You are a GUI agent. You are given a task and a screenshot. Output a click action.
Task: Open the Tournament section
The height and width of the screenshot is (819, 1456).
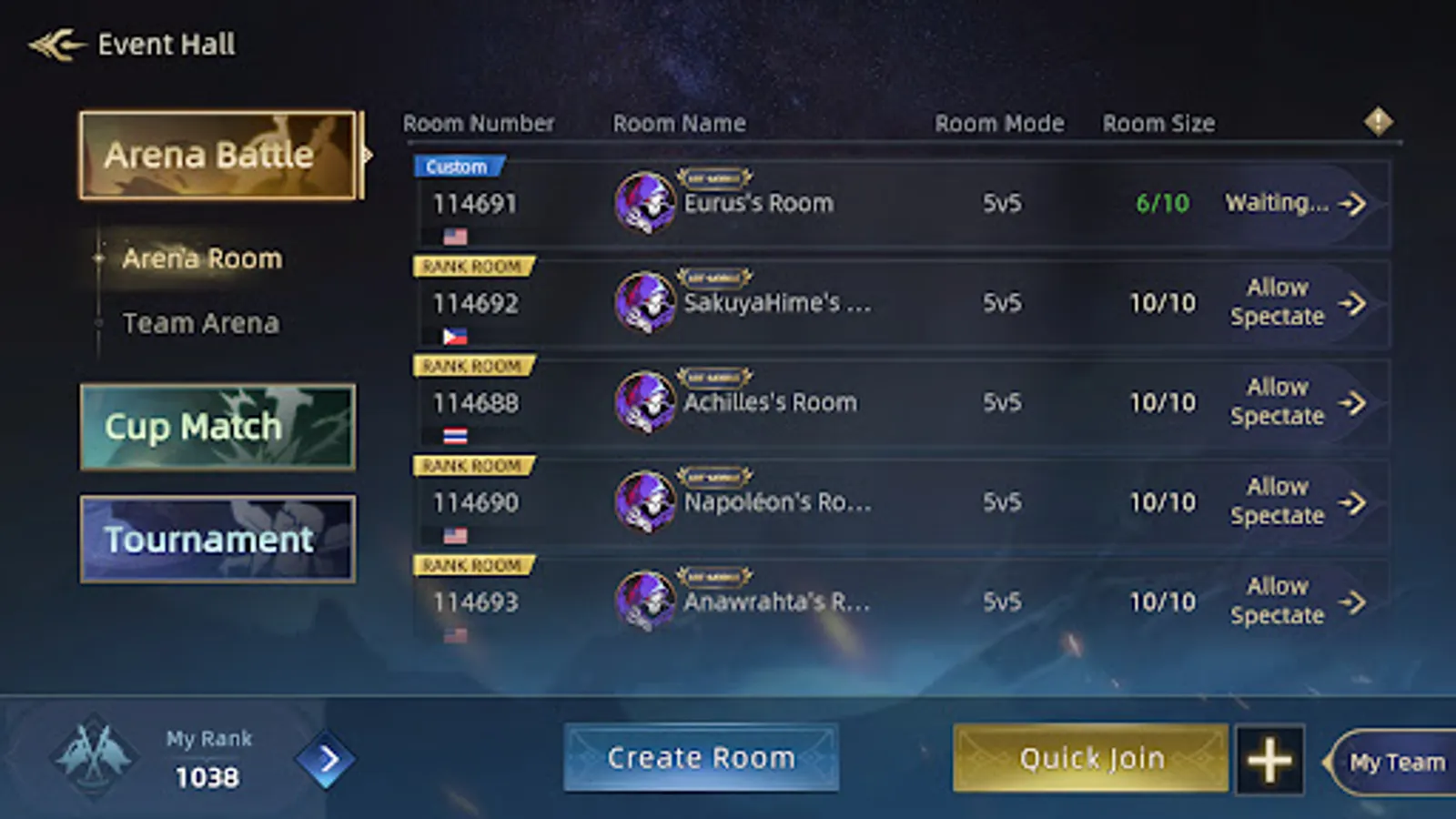tap(217, 538)
